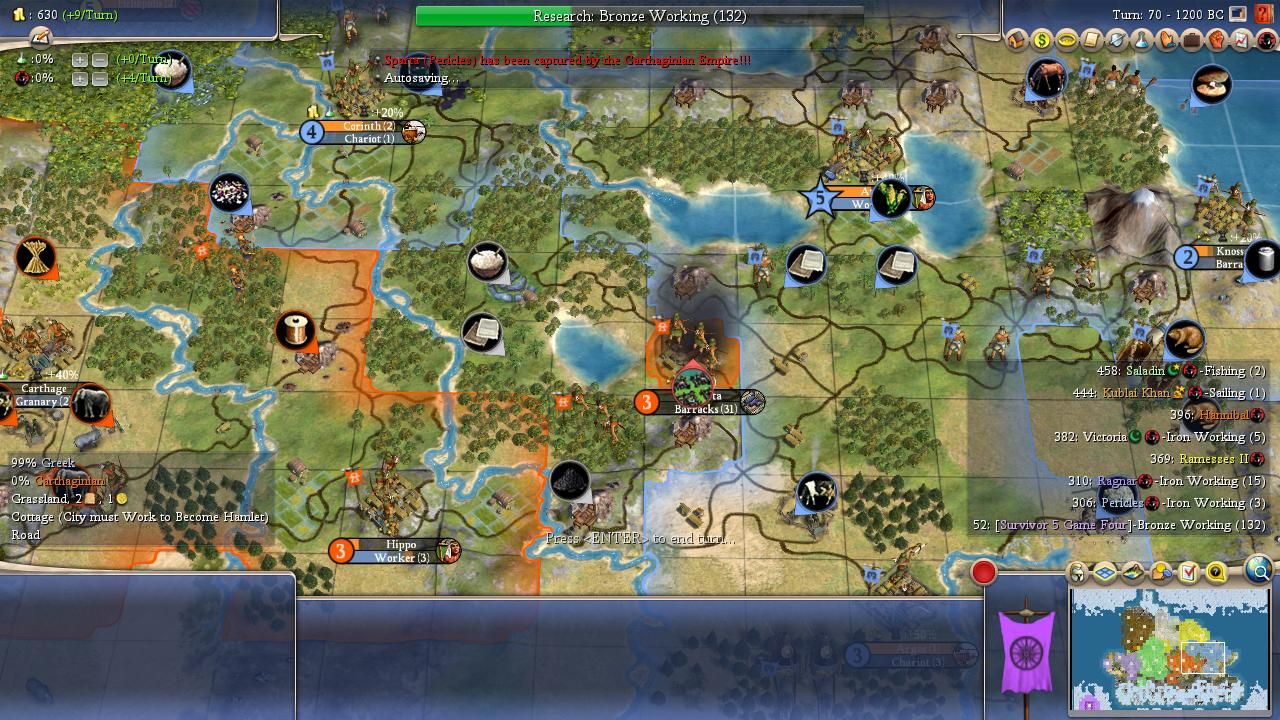Image resolution: width=1280 pixels, height=720 pixels.
Task: Open the Civilopedia question mark book
Action: [1264, 14]
